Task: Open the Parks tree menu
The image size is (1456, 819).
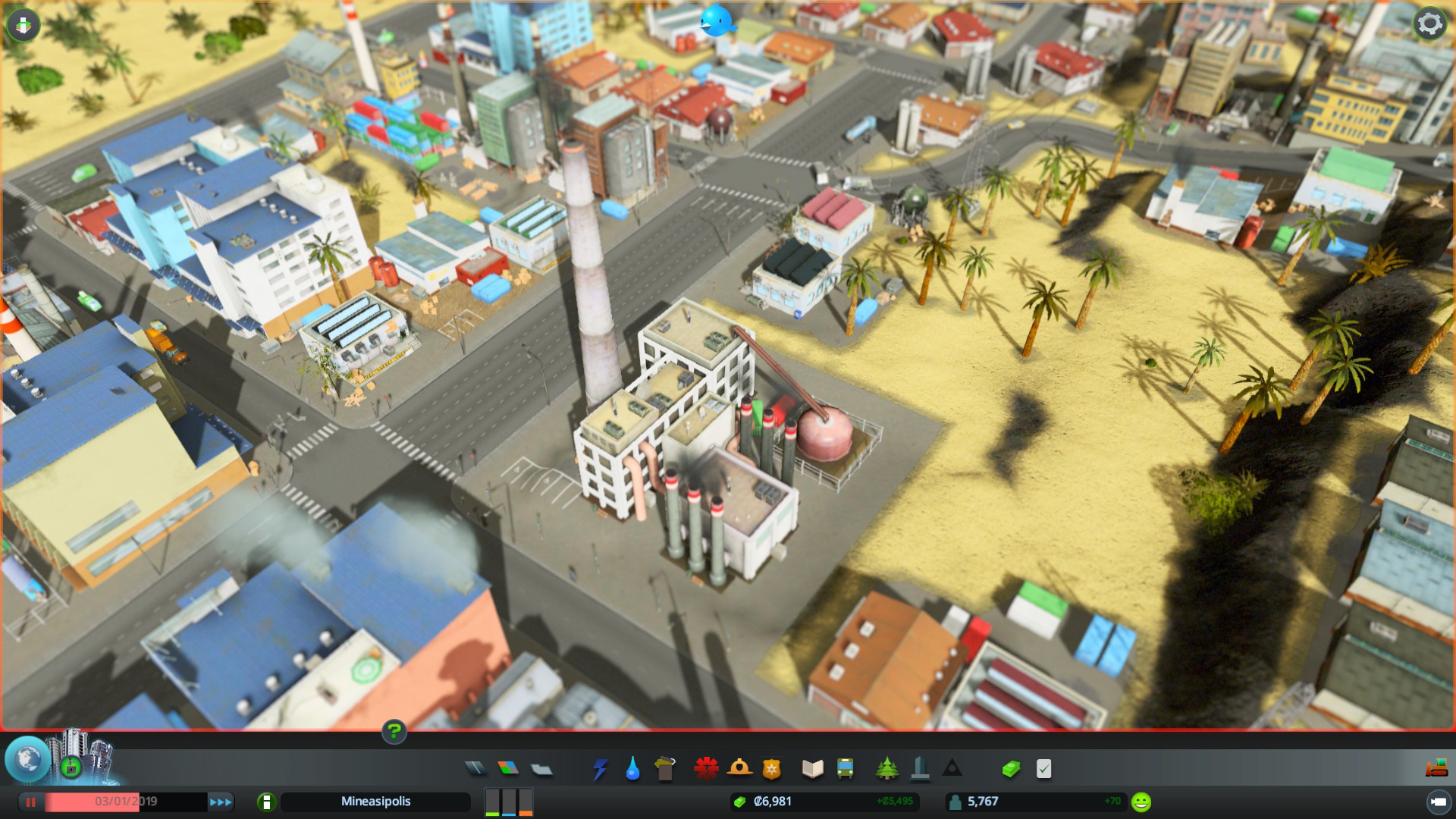Action: (886, 769)
